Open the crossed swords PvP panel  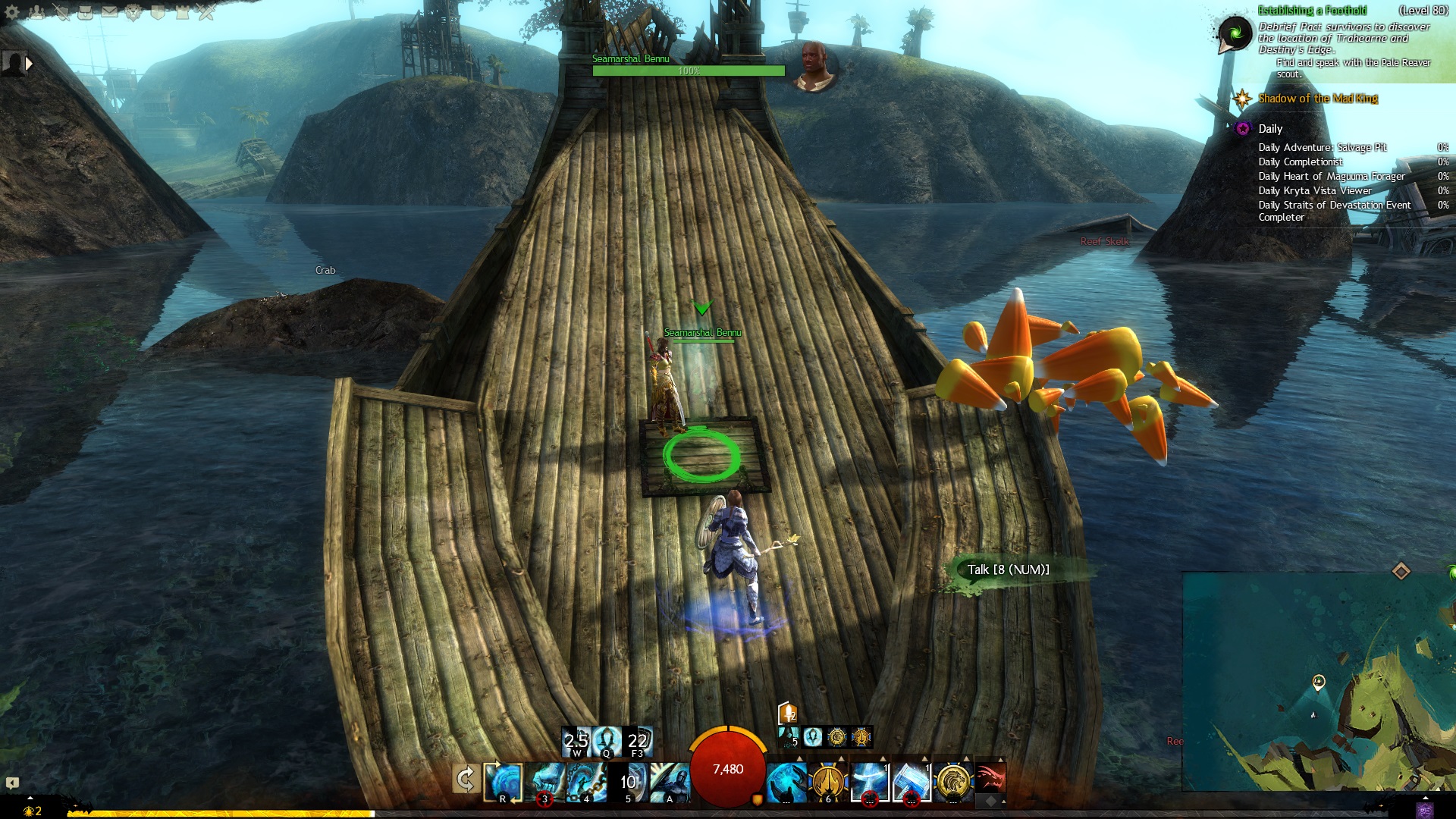tap(206, 12)
